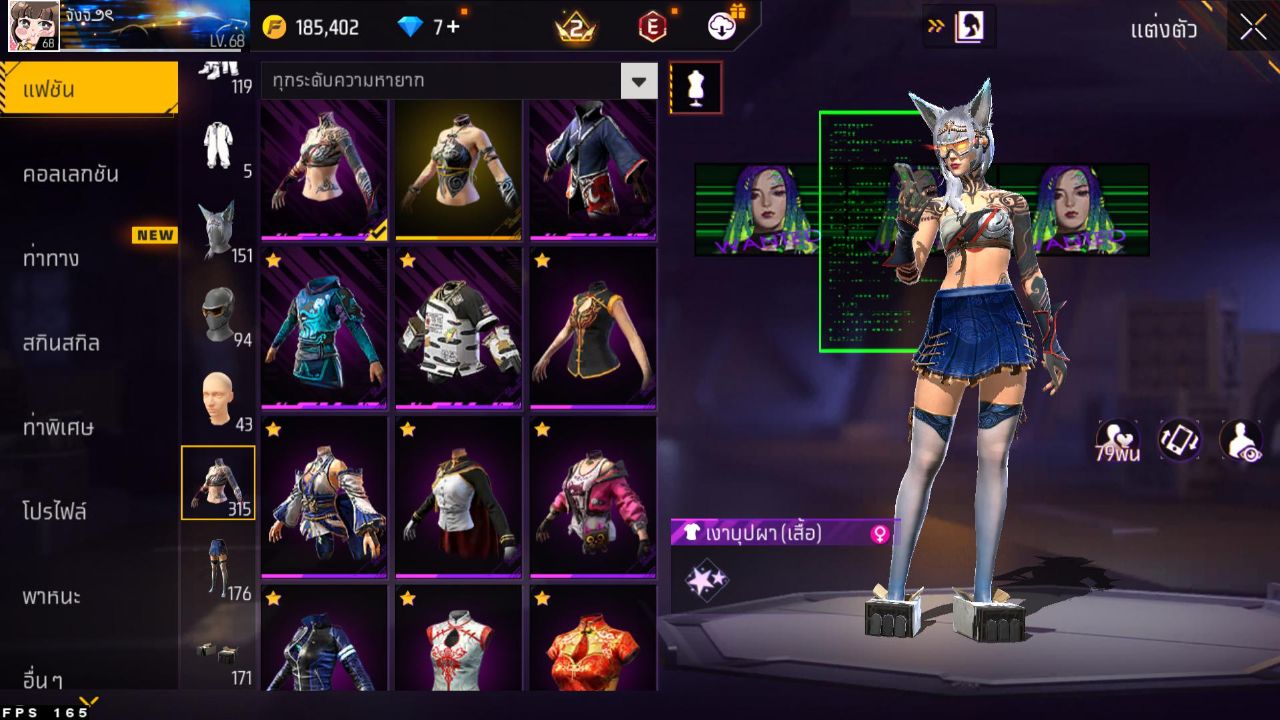Select the pink jacket top
Image resolution: width=1280 pixels, height=720 pixels.
point(593,497)
